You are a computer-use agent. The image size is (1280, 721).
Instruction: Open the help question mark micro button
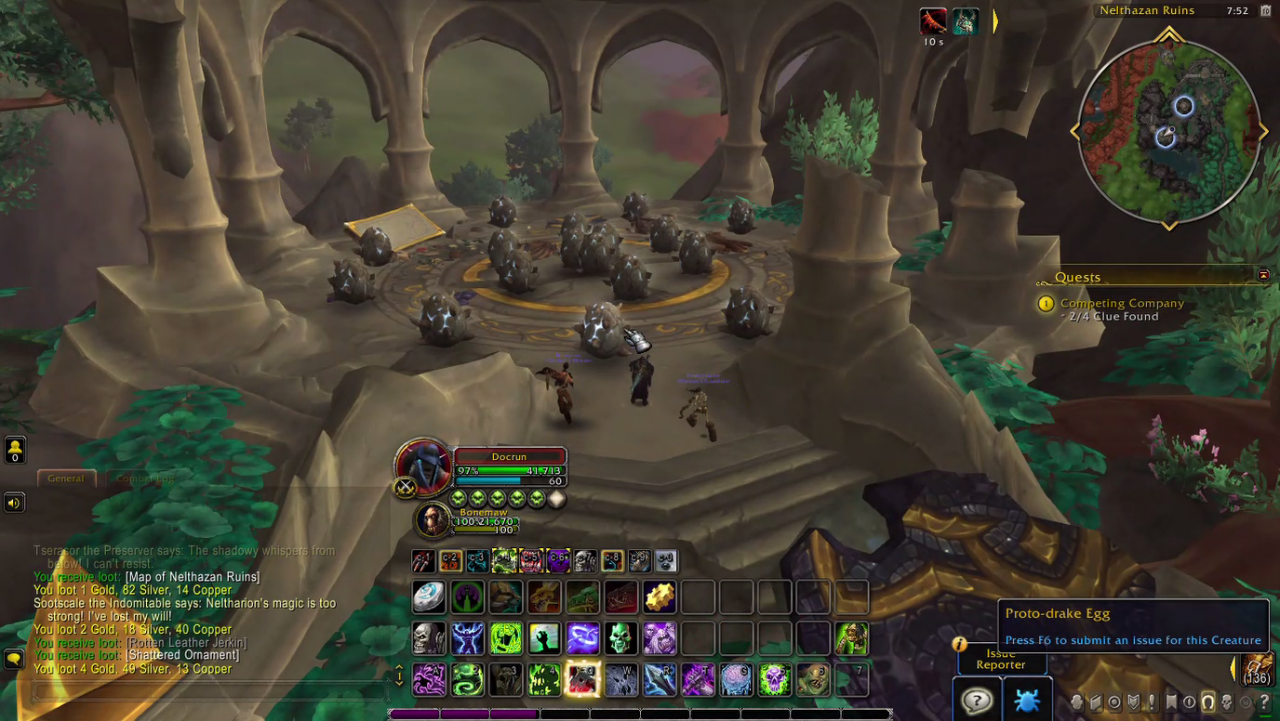pyautogui.click(x=1264, y=702)
